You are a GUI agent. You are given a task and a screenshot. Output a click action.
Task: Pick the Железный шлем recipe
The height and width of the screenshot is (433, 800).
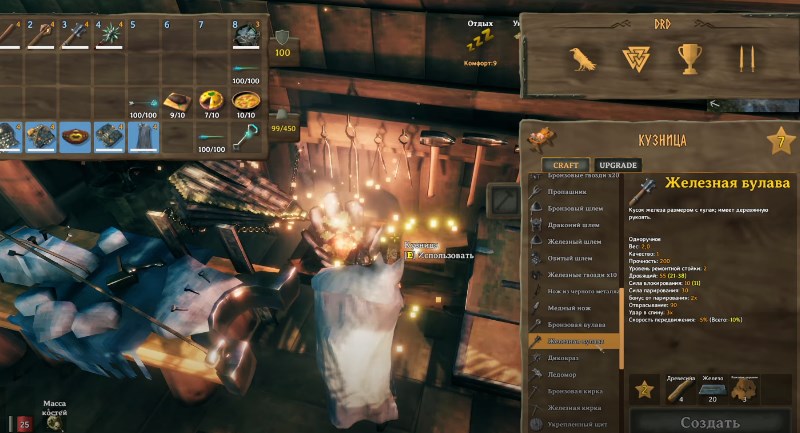click(x=575, y=240)
